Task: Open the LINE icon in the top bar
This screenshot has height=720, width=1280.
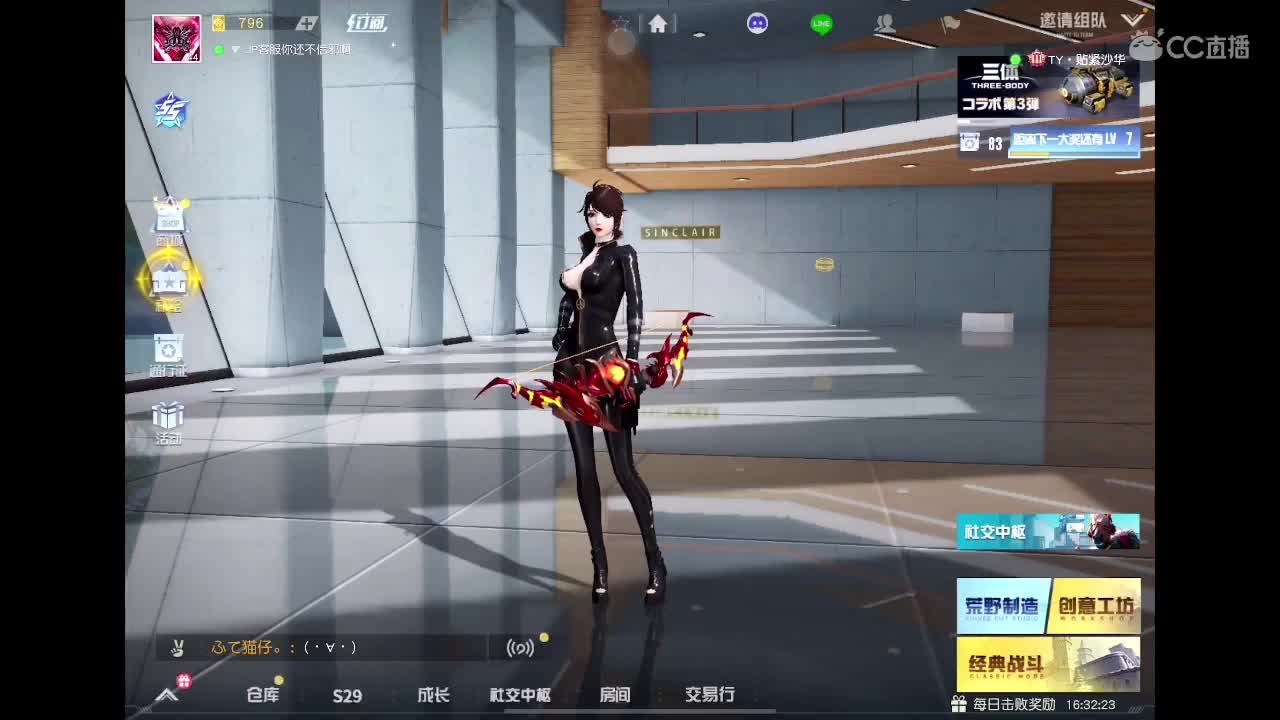Action: [820, 22]
